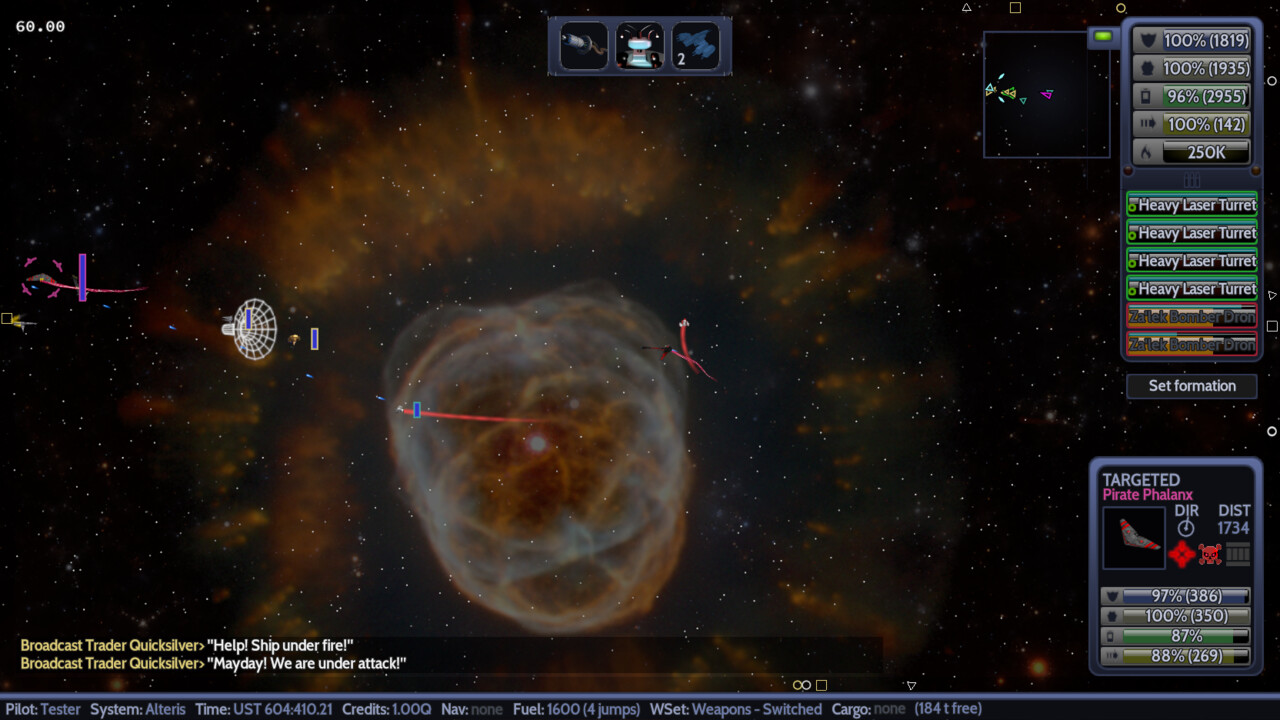
Task: Click the radar minimap
Action: point(1046,94)
